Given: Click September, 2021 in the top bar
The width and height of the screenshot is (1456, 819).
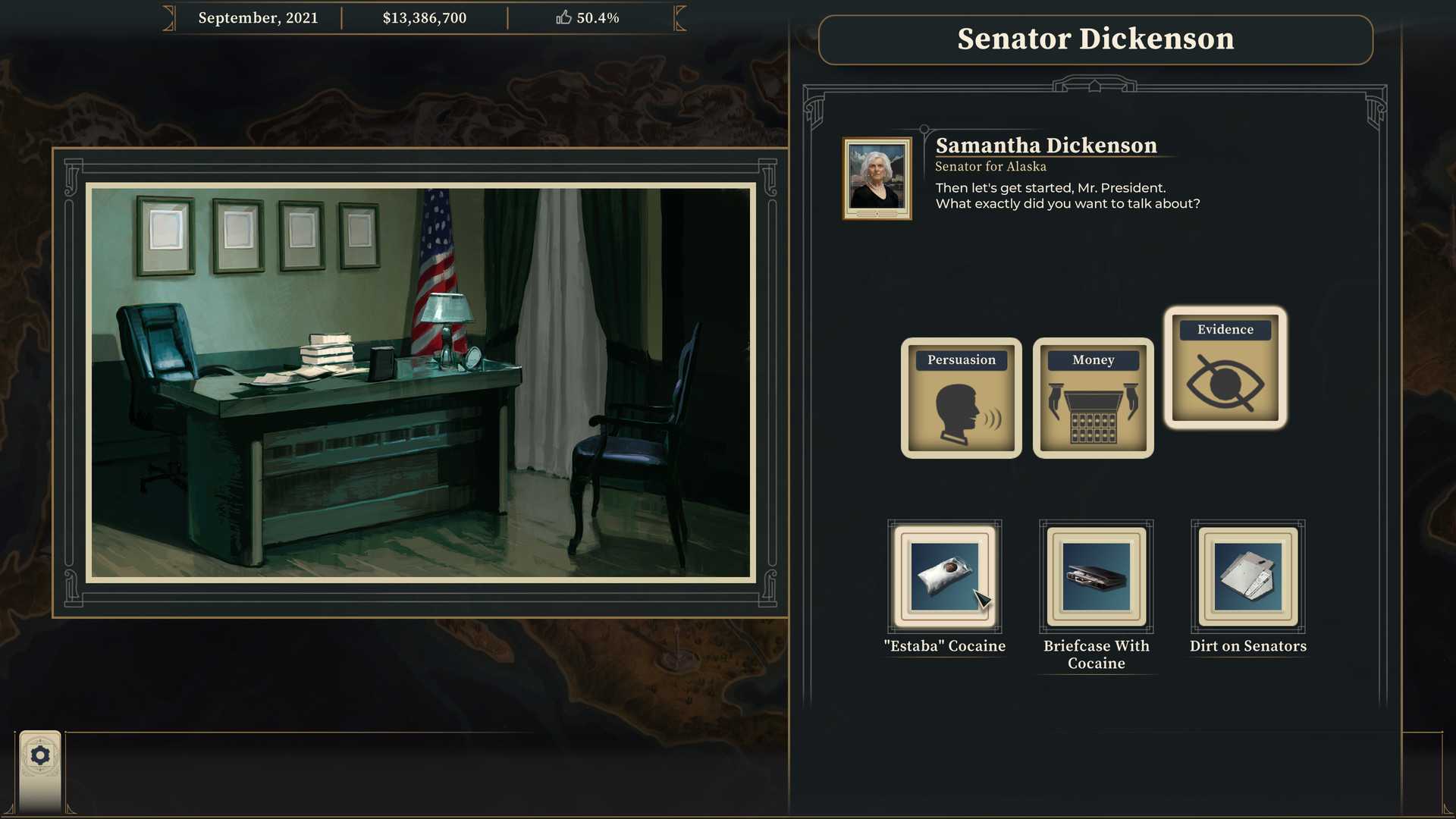Looking at the screenshot, I should coord(258,17).
